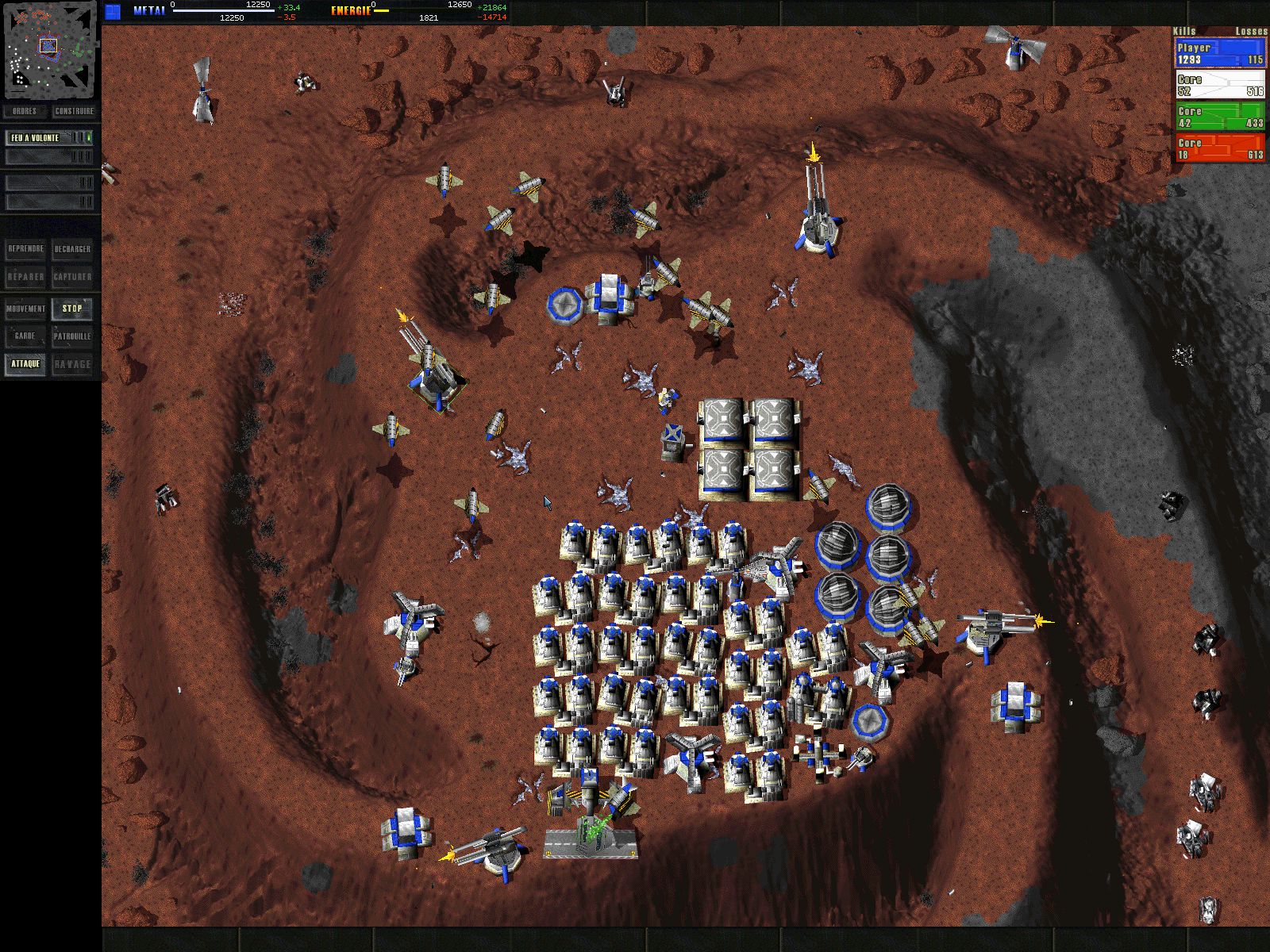This screenshot has height=952, width=1270.
Task: Select the Ravage order button
Action: [x=72, y=364]
